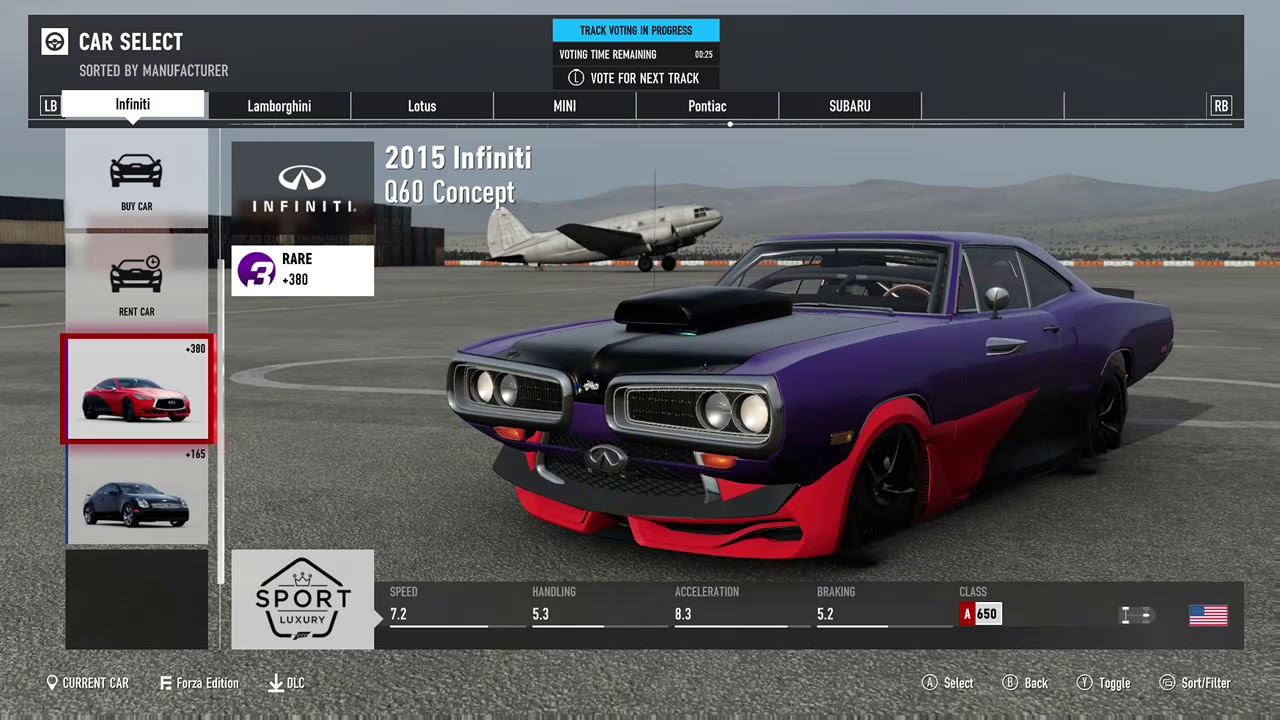Open the SUBARU manufacturer tab
The image size is (1280, 720).
pos(850,106)
